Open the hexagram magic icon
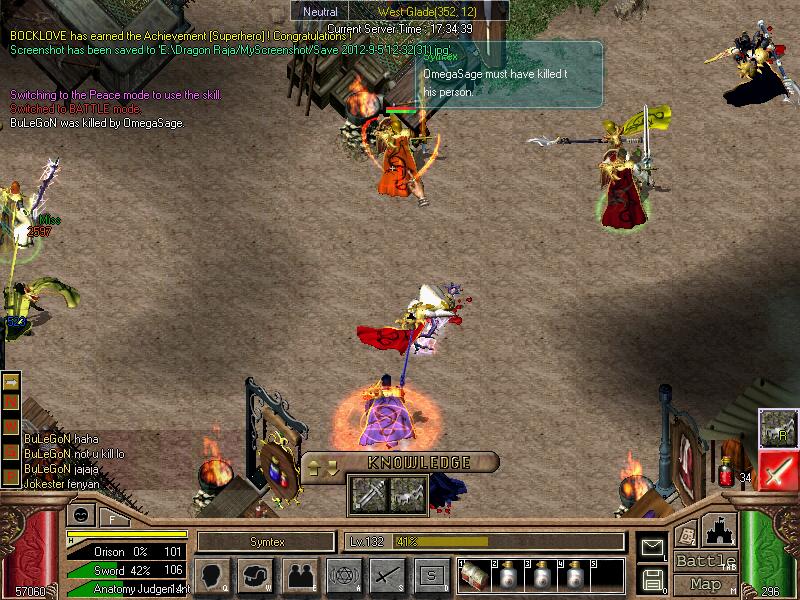Screen dimensions: 800x600 [x=342, y=575]
